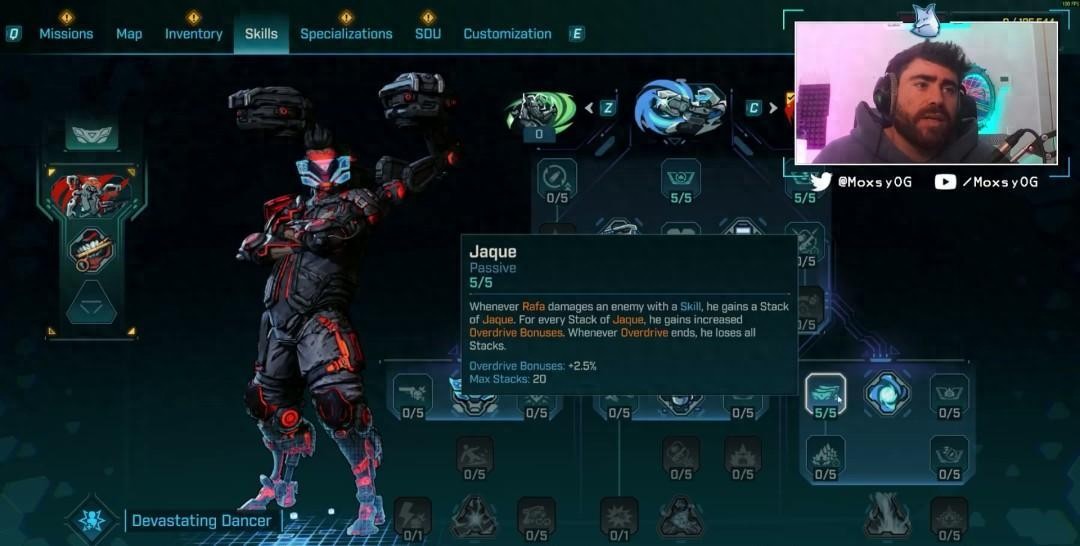Choose the blue swirl skill node beside Jaque
1080x546 pixels.
[x=886, y=392]
